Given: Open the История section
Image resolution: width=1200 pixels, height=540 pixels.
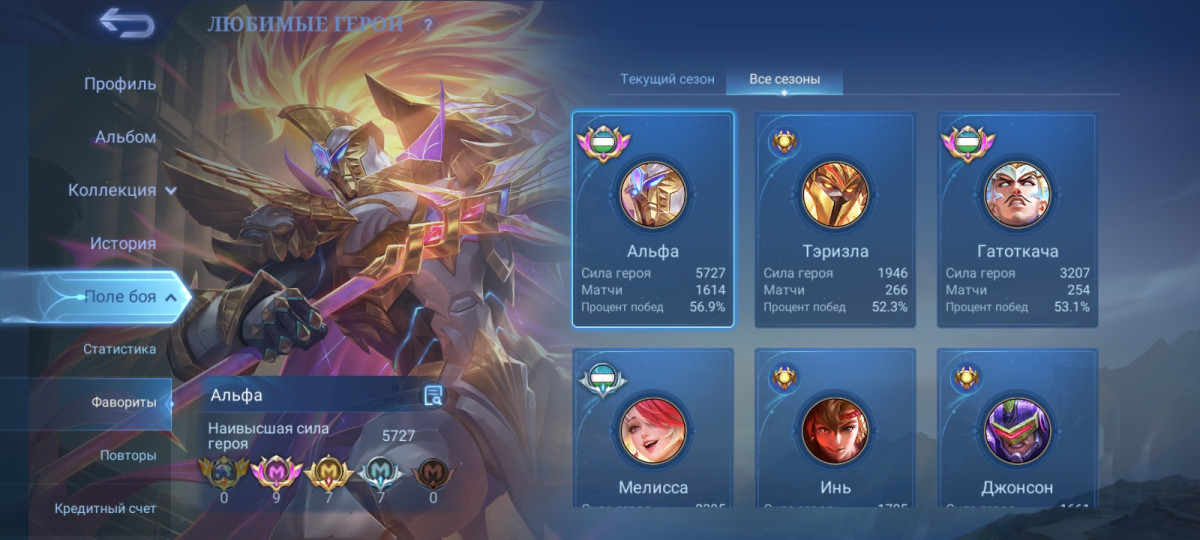Looking at the screenshot, I should pyautogui.click(x=122, y=243).
